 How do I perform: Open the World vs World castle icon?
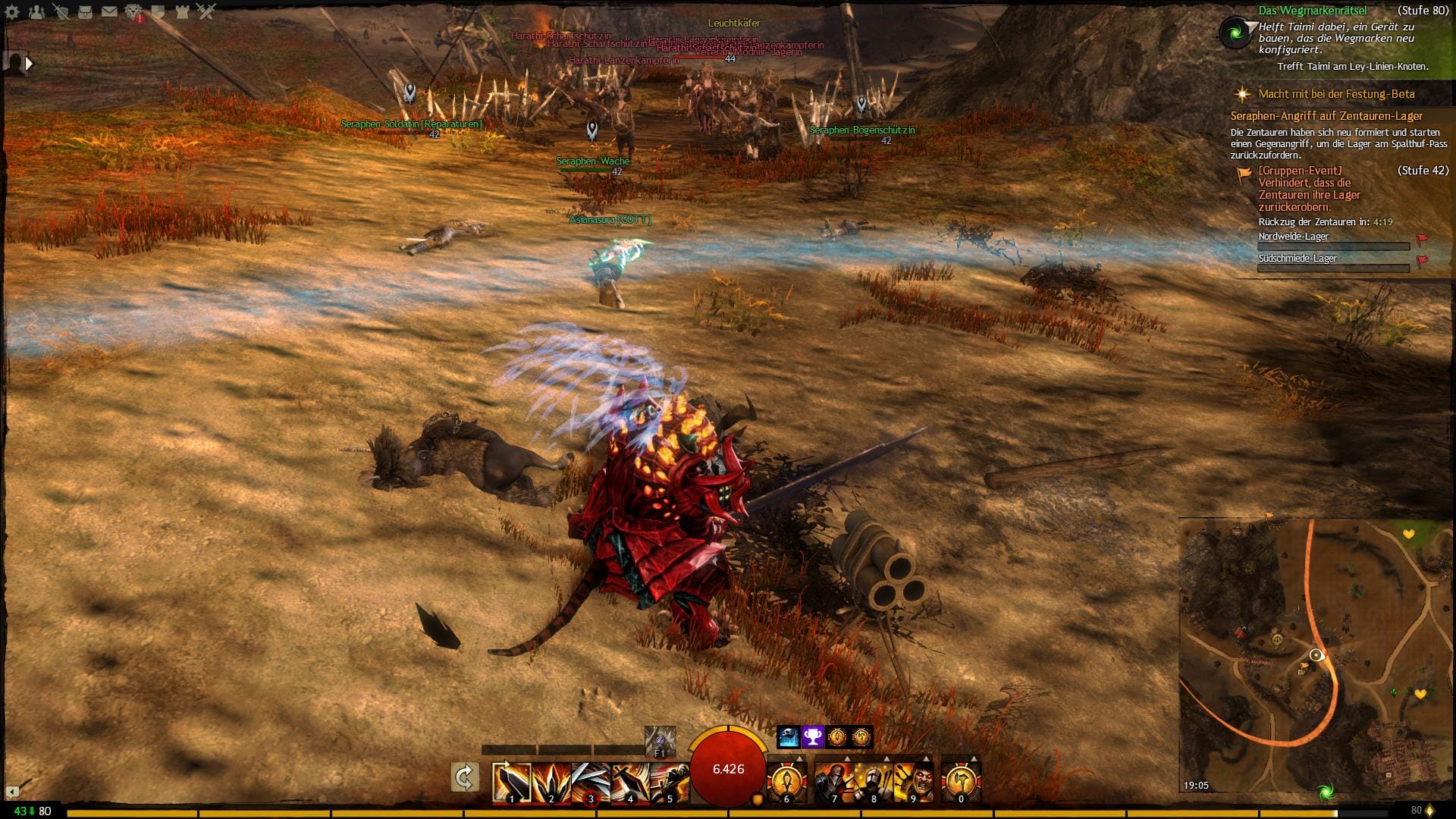182,11
